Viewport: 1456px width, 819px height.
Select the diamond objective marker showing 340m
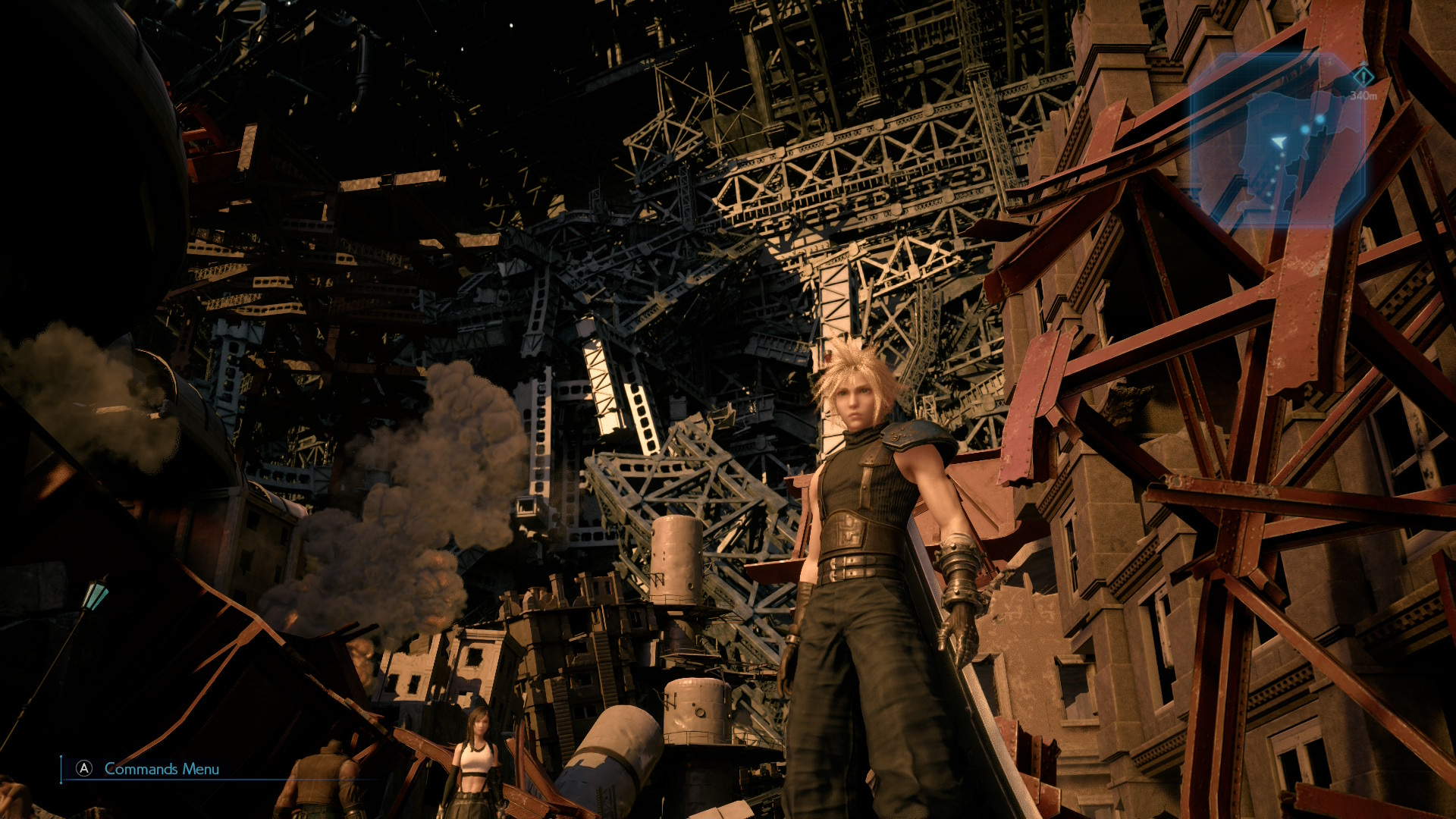[x=1363, y=77]
